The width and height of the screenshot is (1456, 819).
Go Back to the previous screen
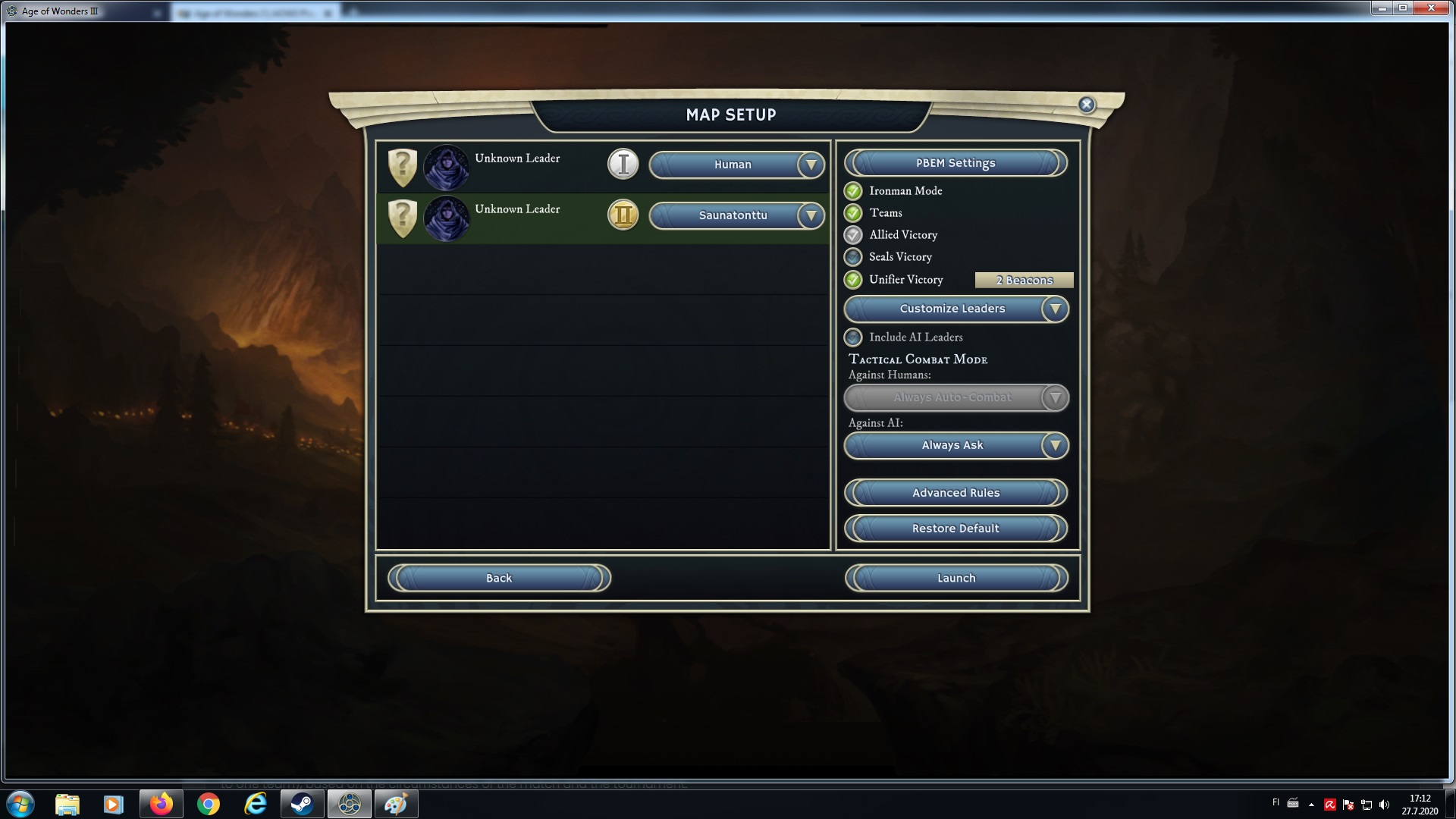[499, 578]
